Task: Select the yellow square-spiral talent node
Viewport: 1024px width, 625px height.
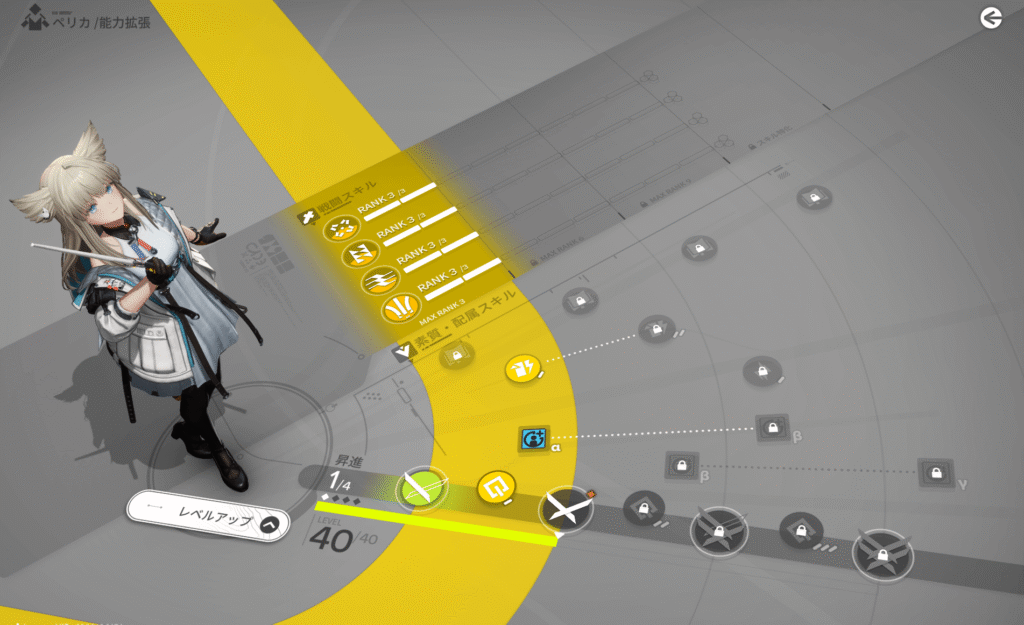Action: 495,488
